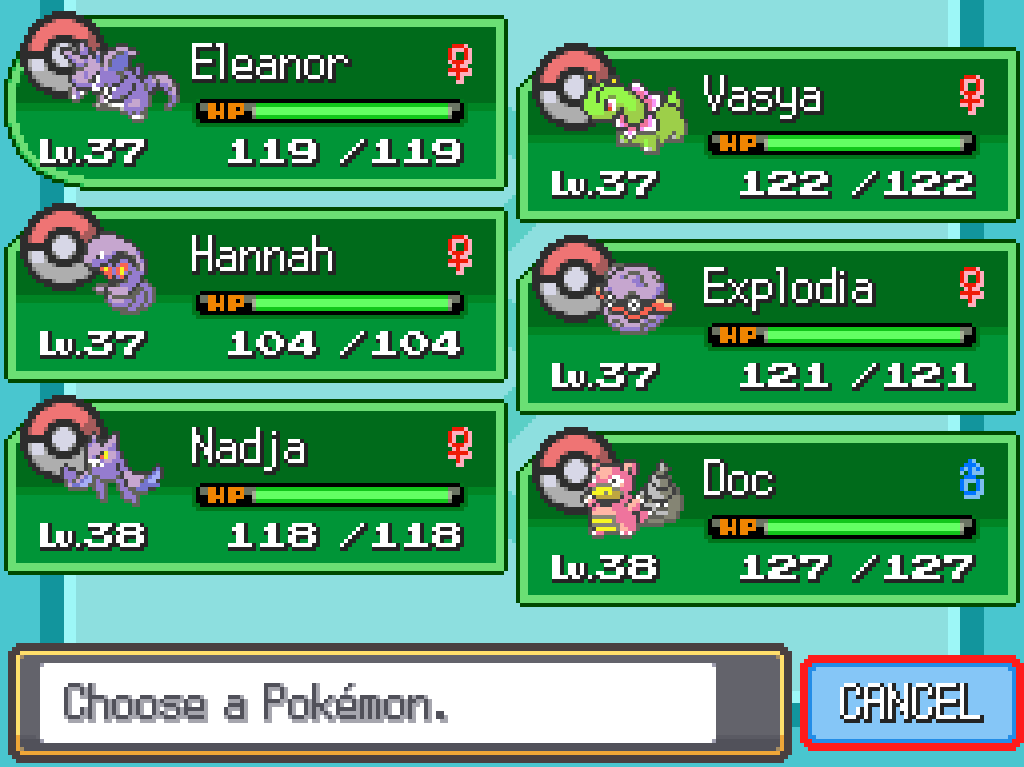Select the Explodia party panel
This screenshot has height=767, width=1024.
tap(768, 326)
